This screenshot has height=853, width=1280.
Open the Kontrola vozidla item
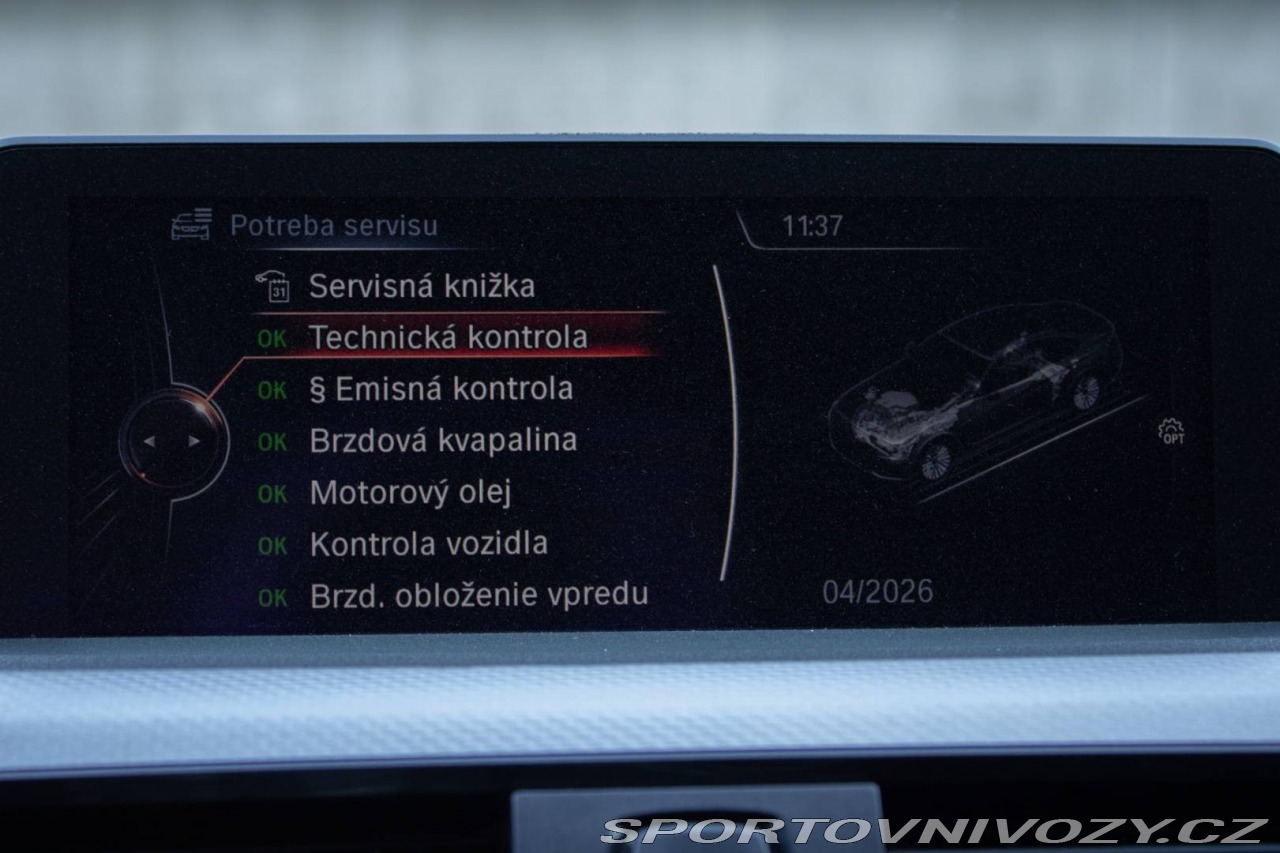click(428, 544)
